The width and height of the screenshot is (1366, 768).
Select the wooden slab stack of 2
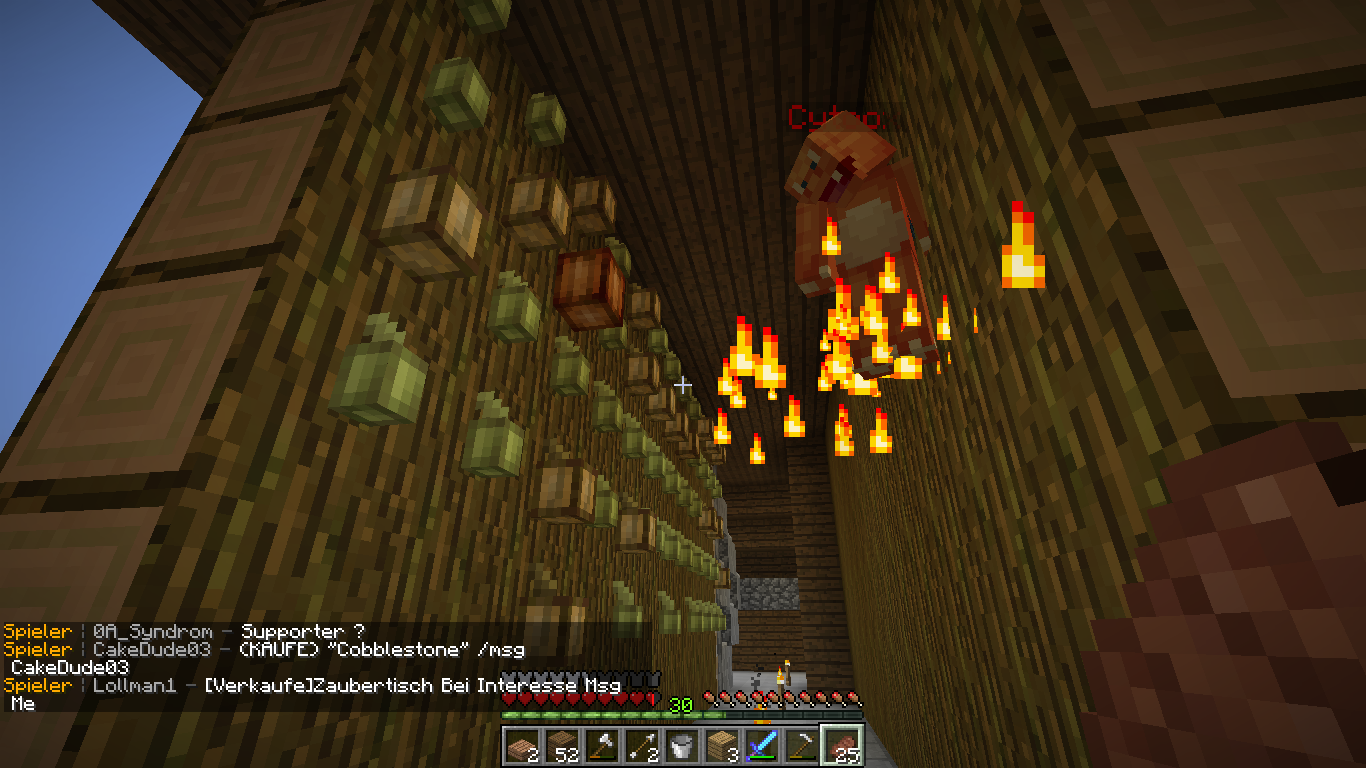(521, 745)
